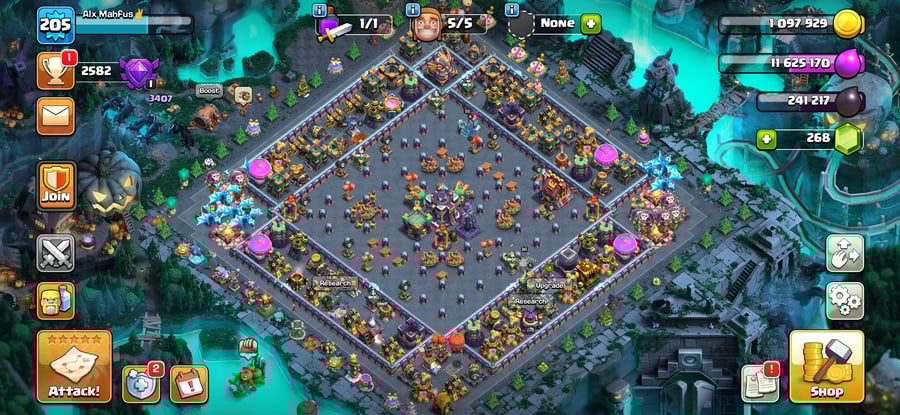
Task: Open the Shop
Action: coord(826,366)
